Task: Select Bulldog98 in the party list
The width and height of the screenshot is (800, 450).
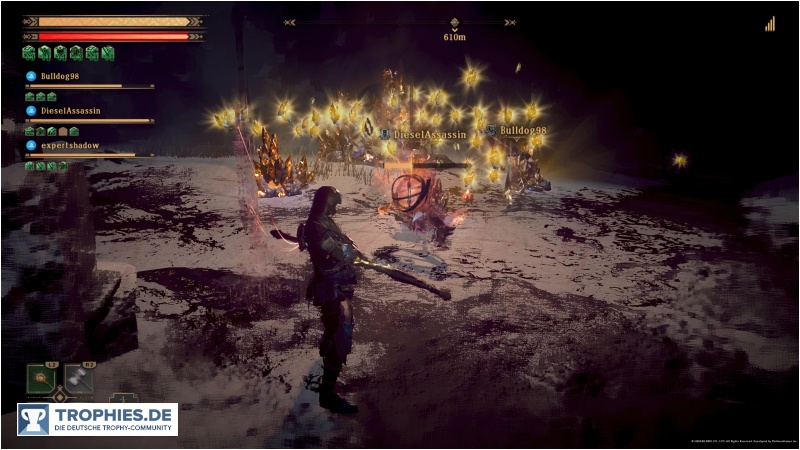Action: click(x=58, y=75)
